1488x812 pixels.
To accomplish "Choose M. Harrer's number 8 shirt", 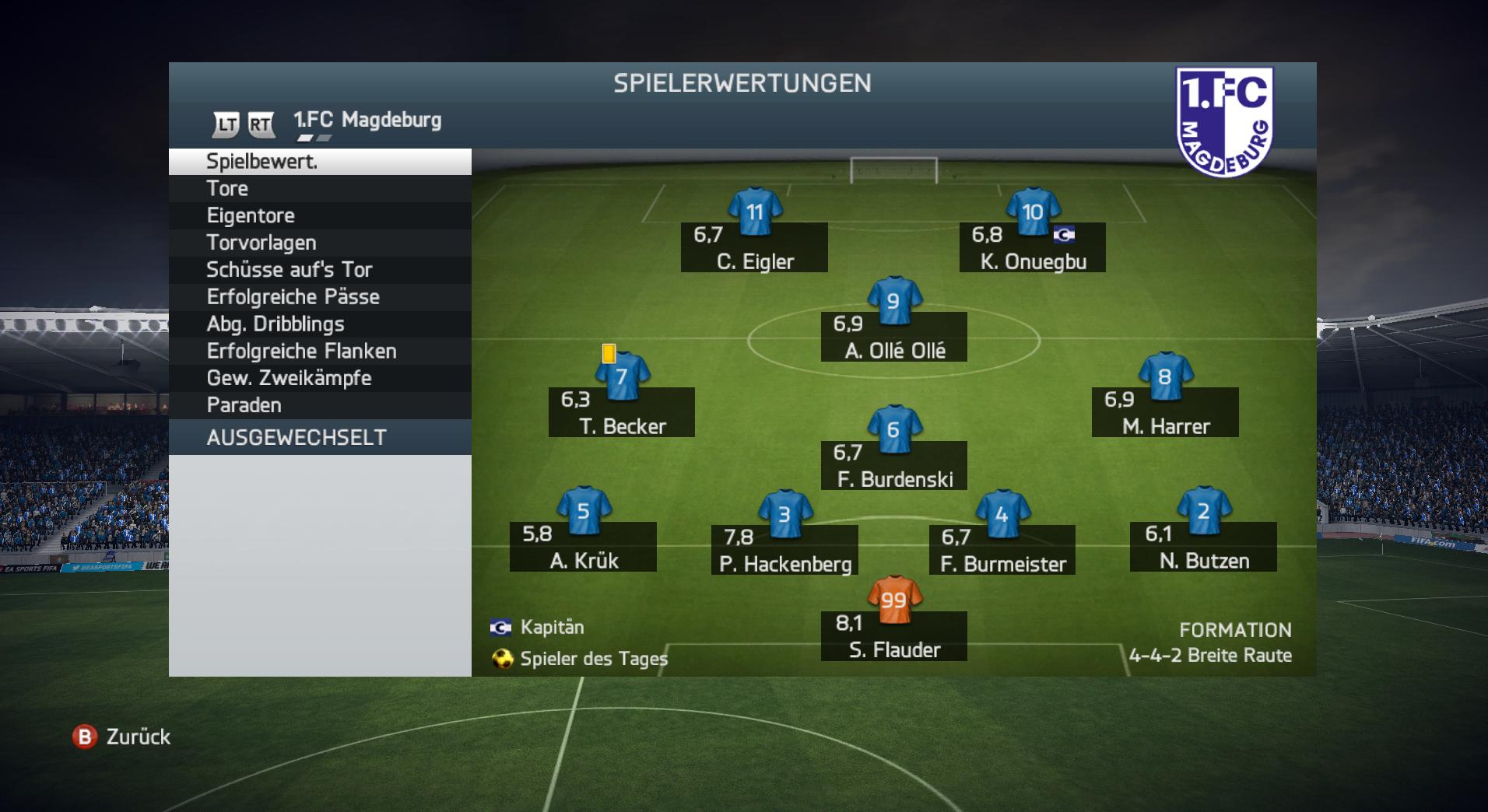I will pyautogui.click(x=1165, y=377).
